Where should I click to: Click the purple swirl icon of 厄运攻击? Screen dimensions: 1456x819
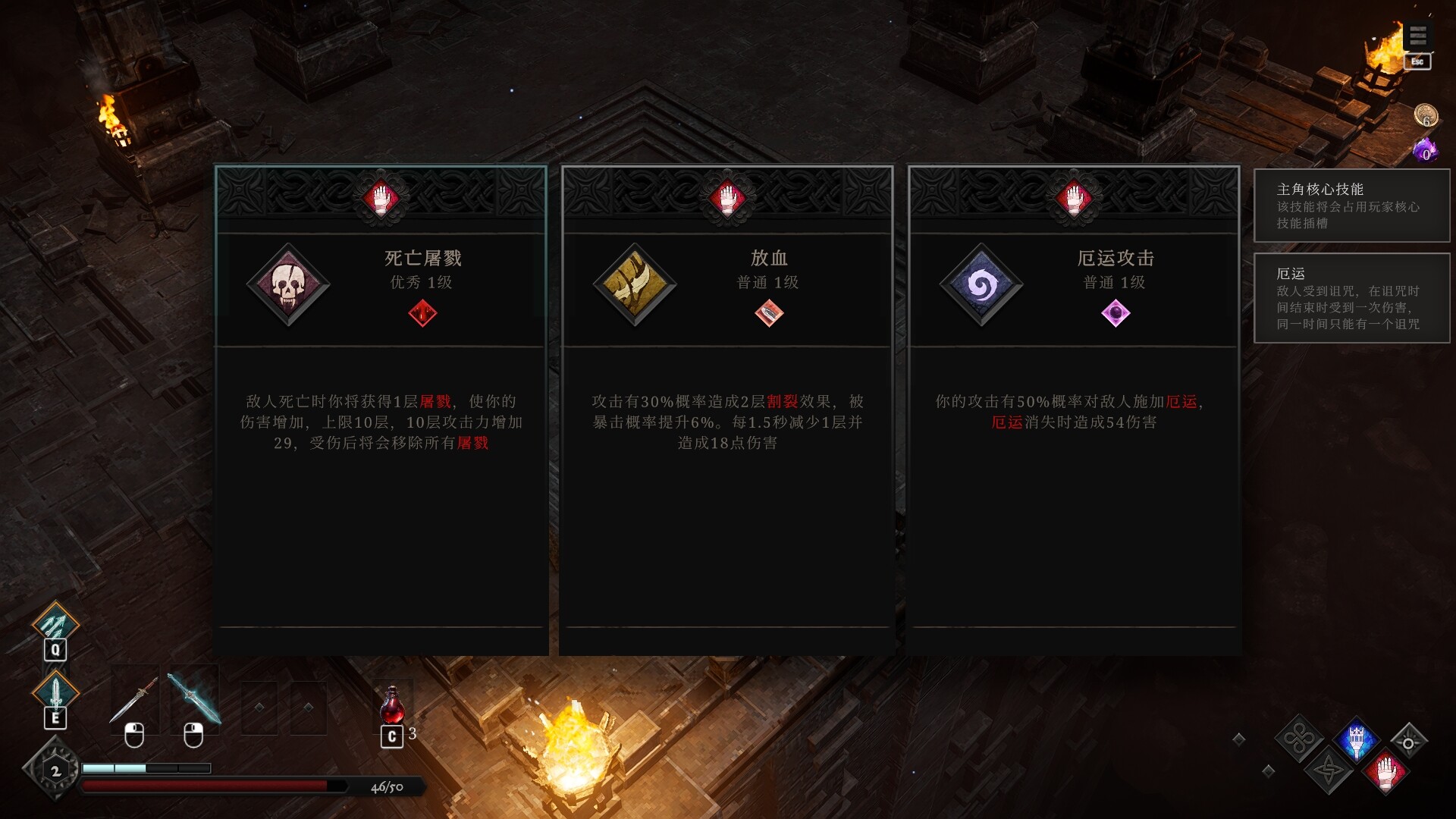point(981,285)
